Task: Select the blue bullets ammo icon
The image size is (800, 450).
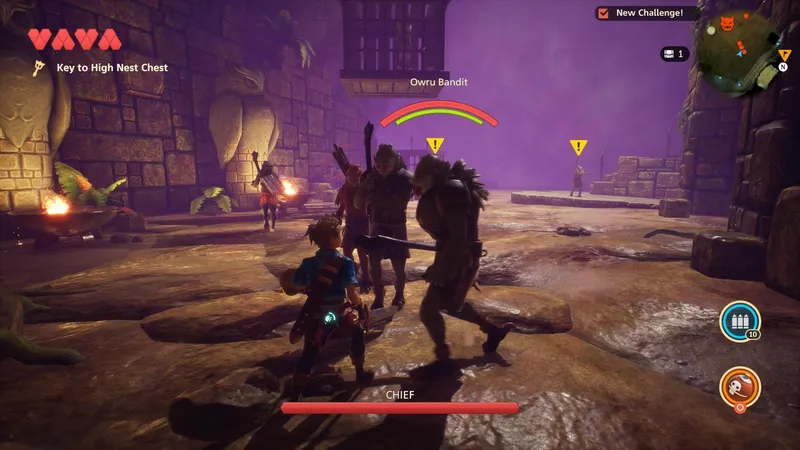Action: point(738,322)
